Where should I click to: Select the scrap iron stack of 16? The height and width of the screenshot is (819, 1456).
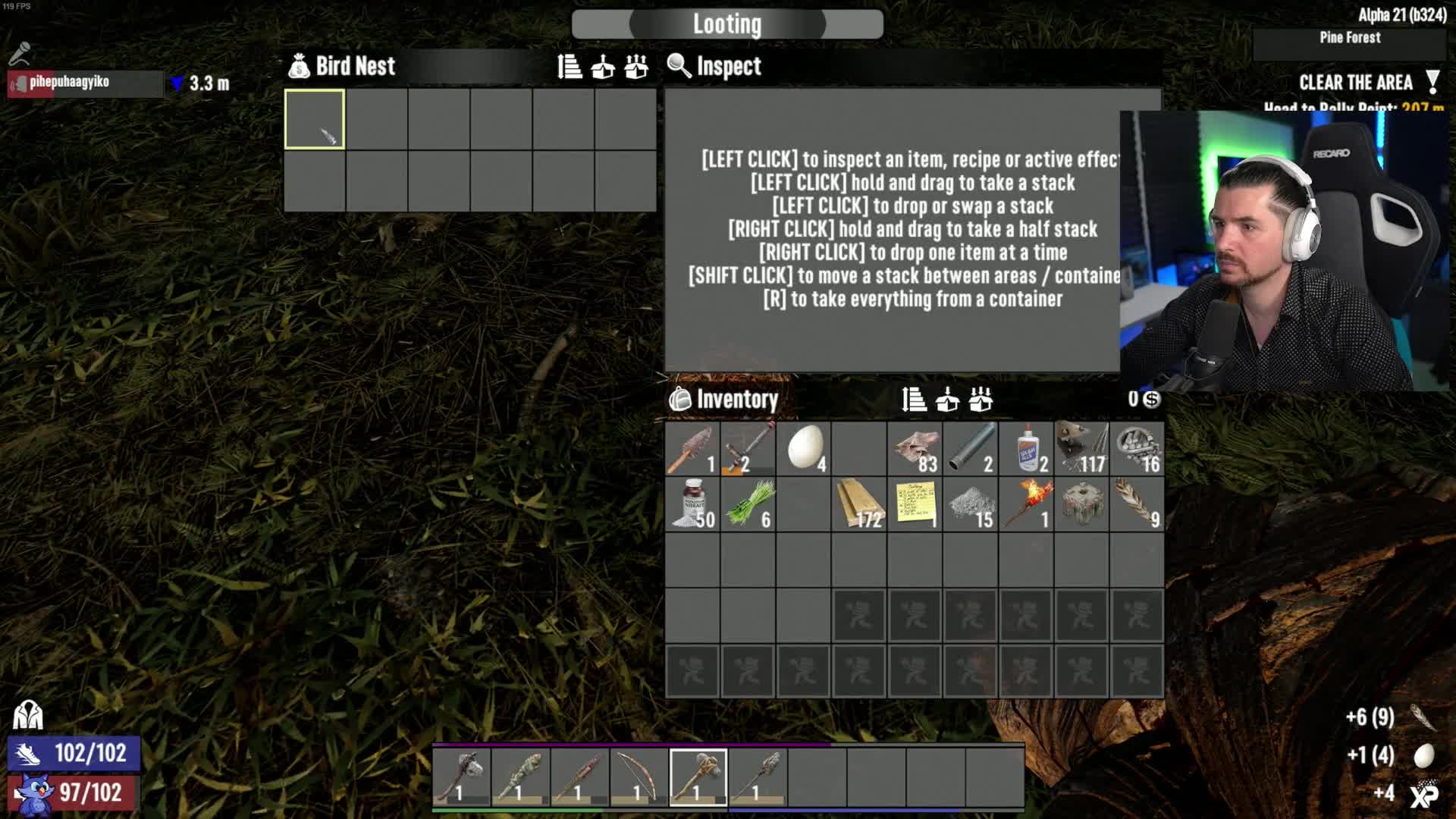click(1137, 448)
